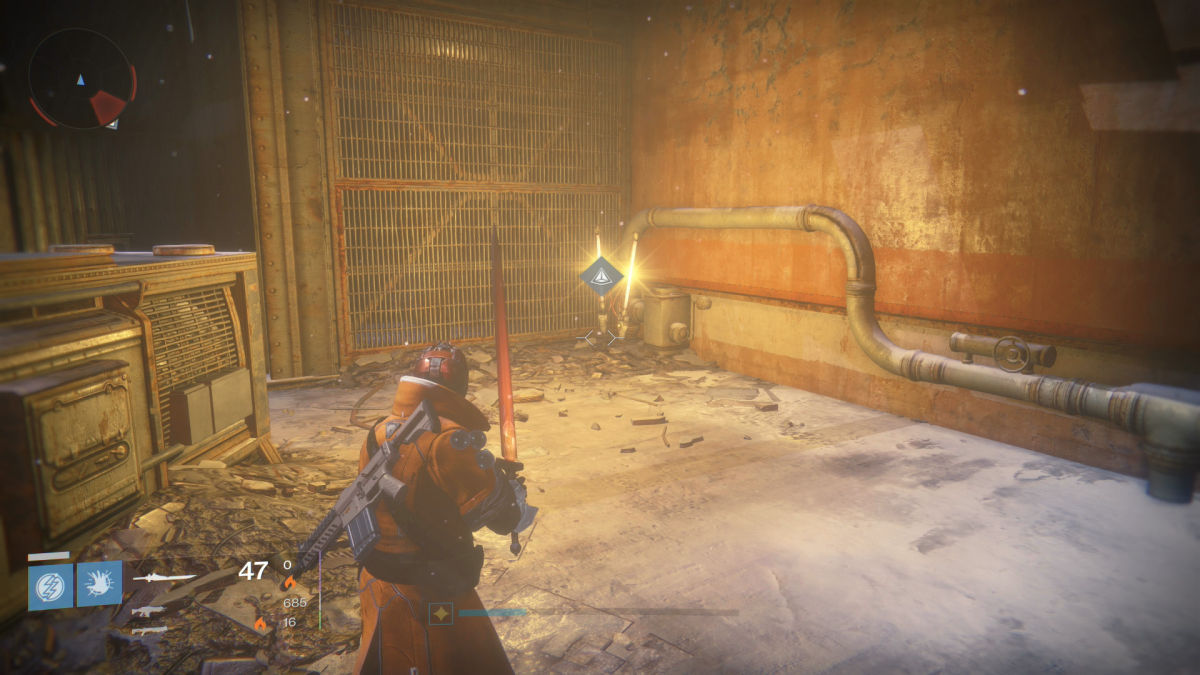Use the melee burst ability icon
Viewport: 1200px width, 675px height.
99,583
